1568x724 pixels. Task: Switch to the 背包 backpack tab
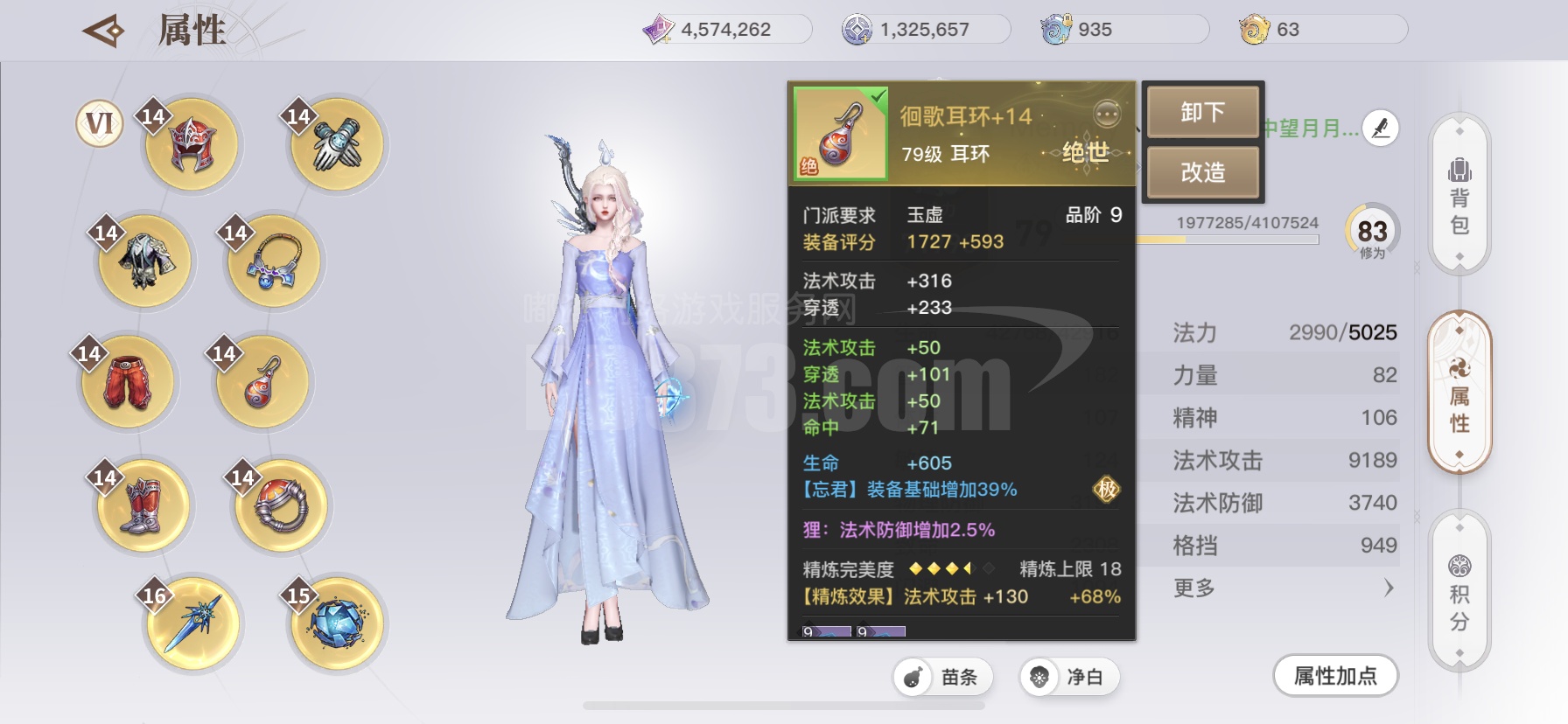1459,197
